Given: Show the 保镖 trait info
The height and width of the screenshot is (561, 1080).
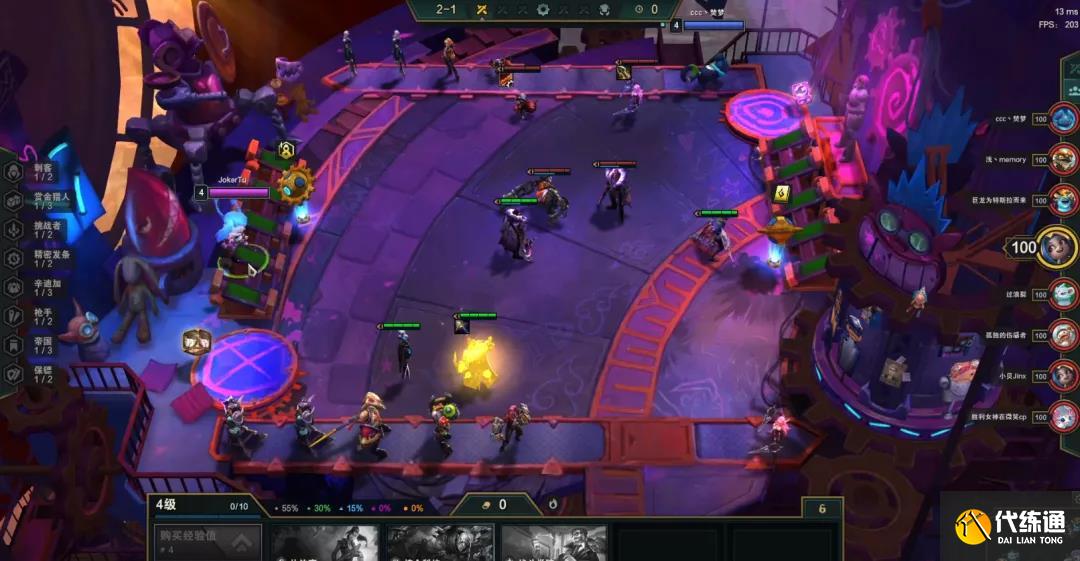Looking at the screenshot, I should 32,375.
